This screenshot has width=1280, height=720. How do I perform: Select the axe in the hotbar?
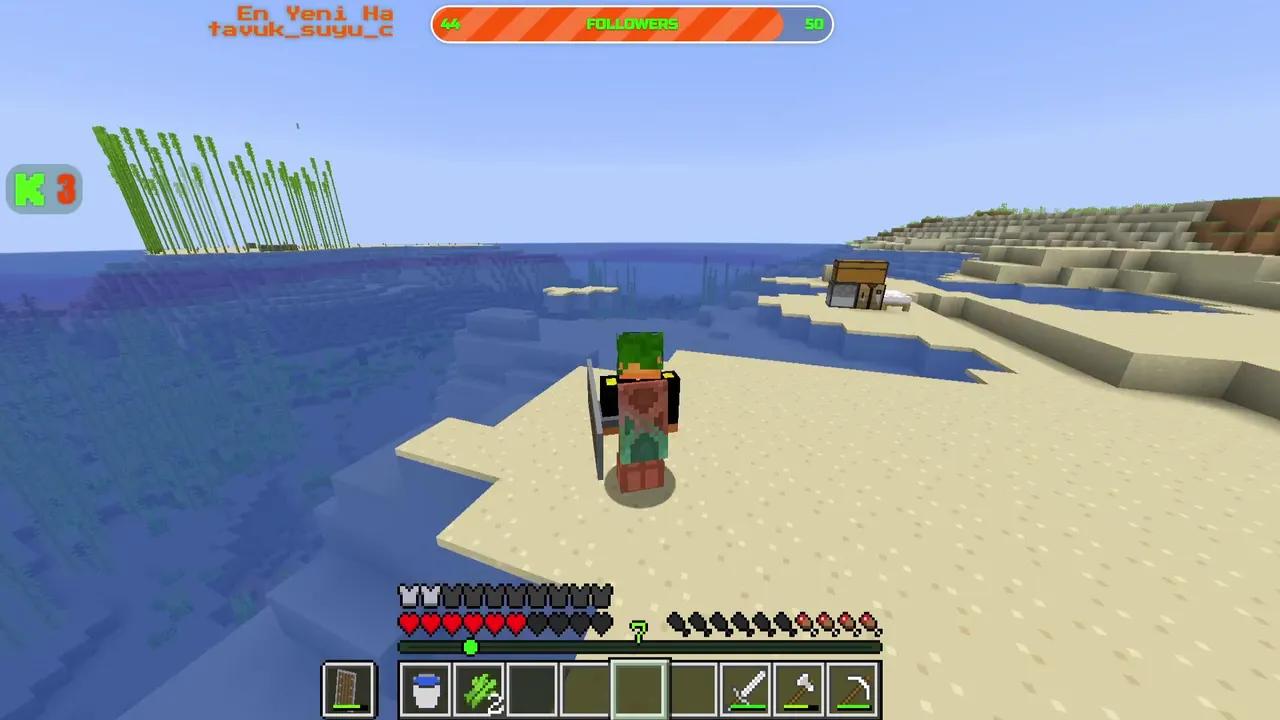pos(801,687)
